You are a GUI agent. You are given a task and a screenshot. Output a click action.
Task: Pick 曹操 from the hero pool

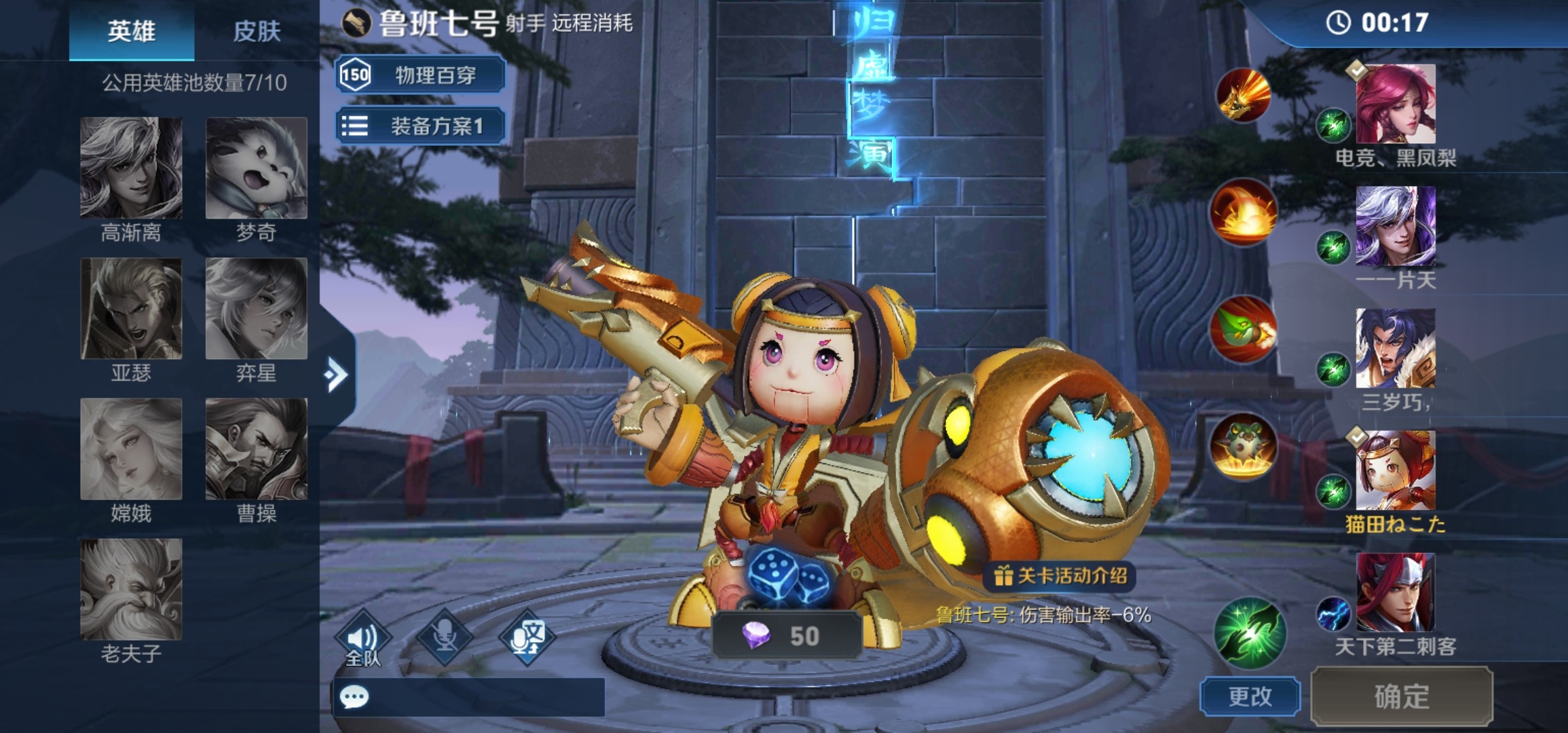(257, 449)
